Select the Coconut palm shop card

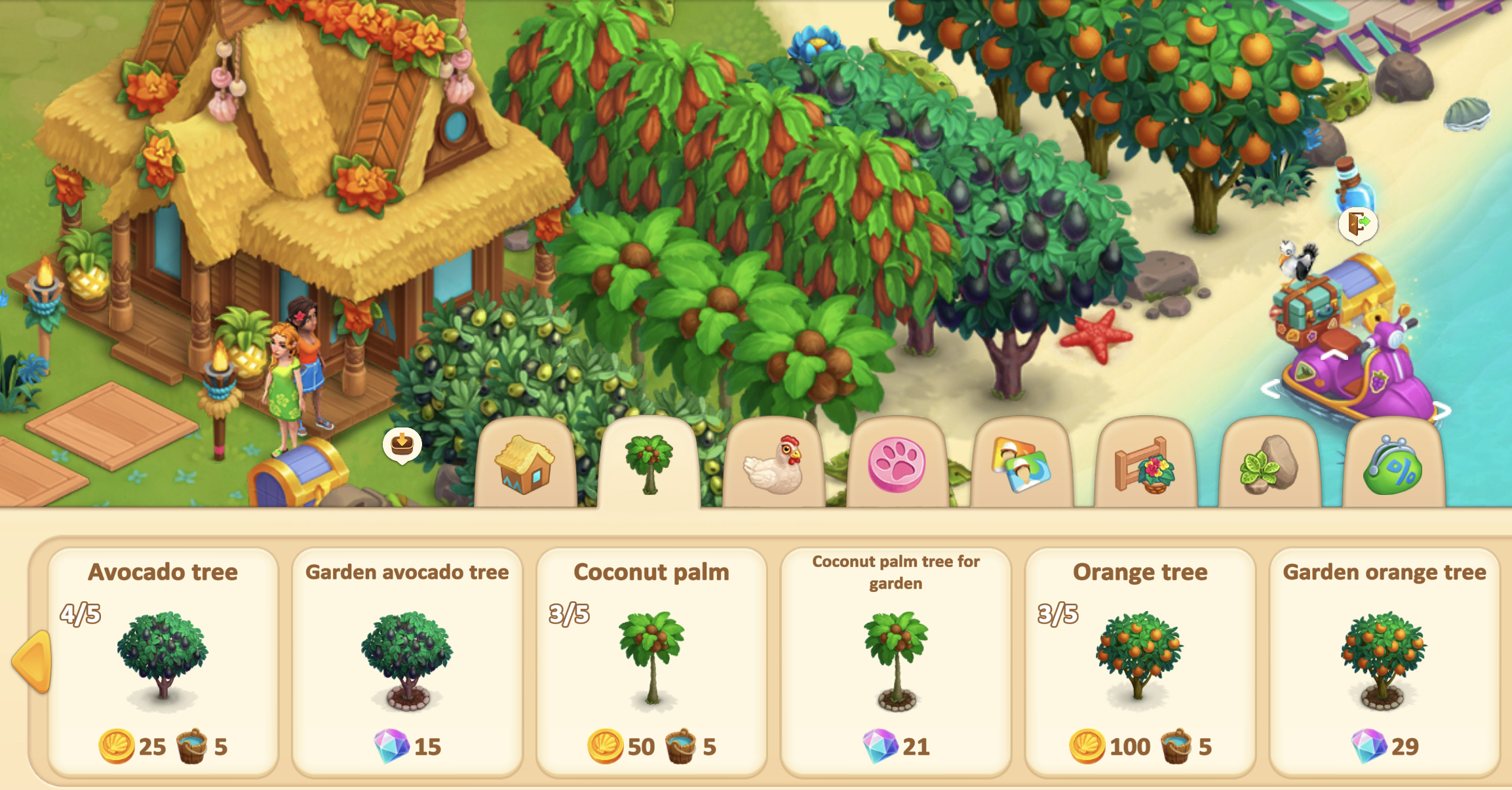651,662
